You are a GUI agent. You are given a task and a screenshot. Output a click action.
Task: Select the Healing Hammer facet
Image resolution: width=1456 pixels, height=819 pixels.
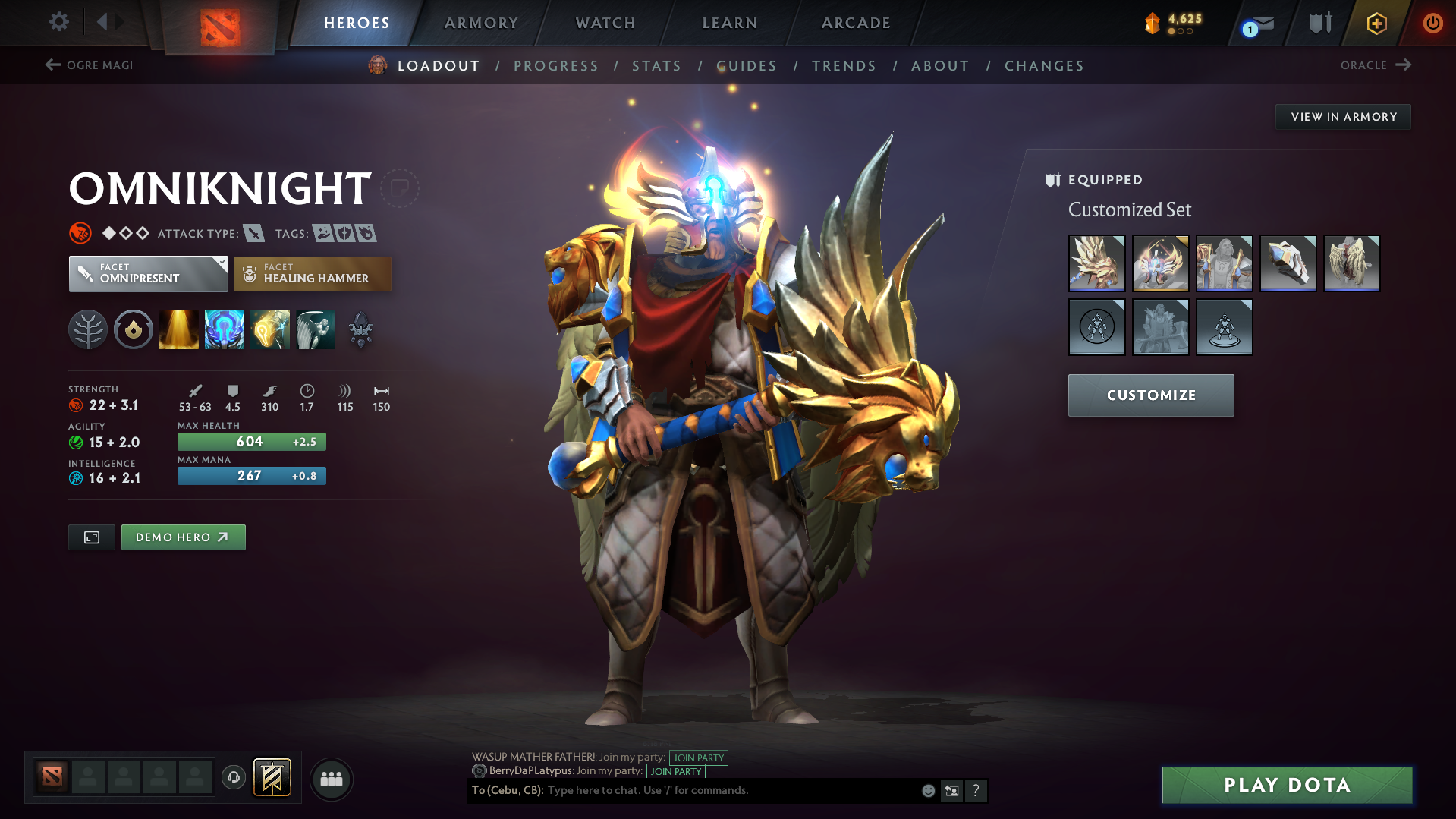[312, 273]
